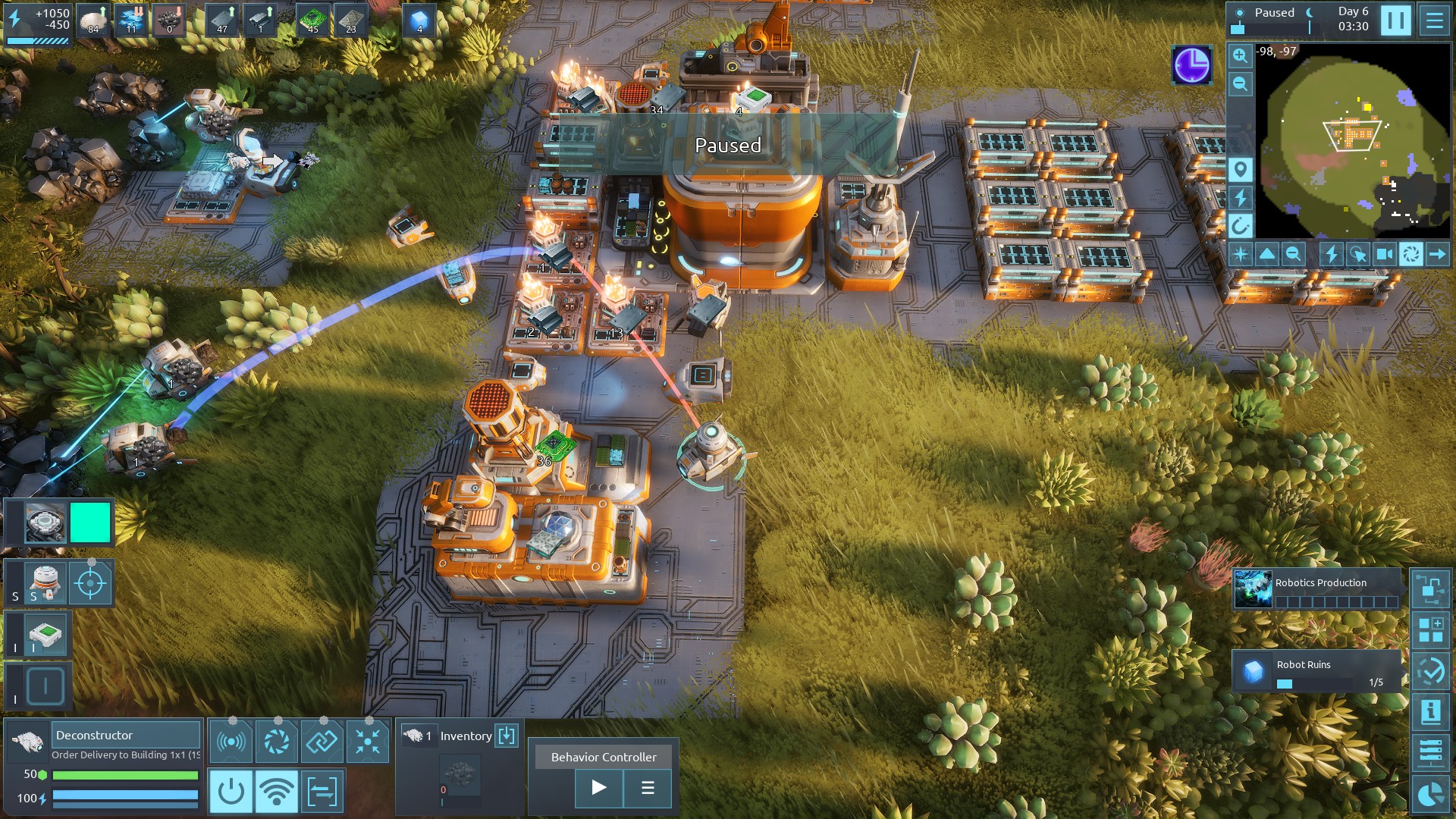Click the right arrow button under the minimap
This screenshot has width=1456, height=819.
tap(1437, 254)
